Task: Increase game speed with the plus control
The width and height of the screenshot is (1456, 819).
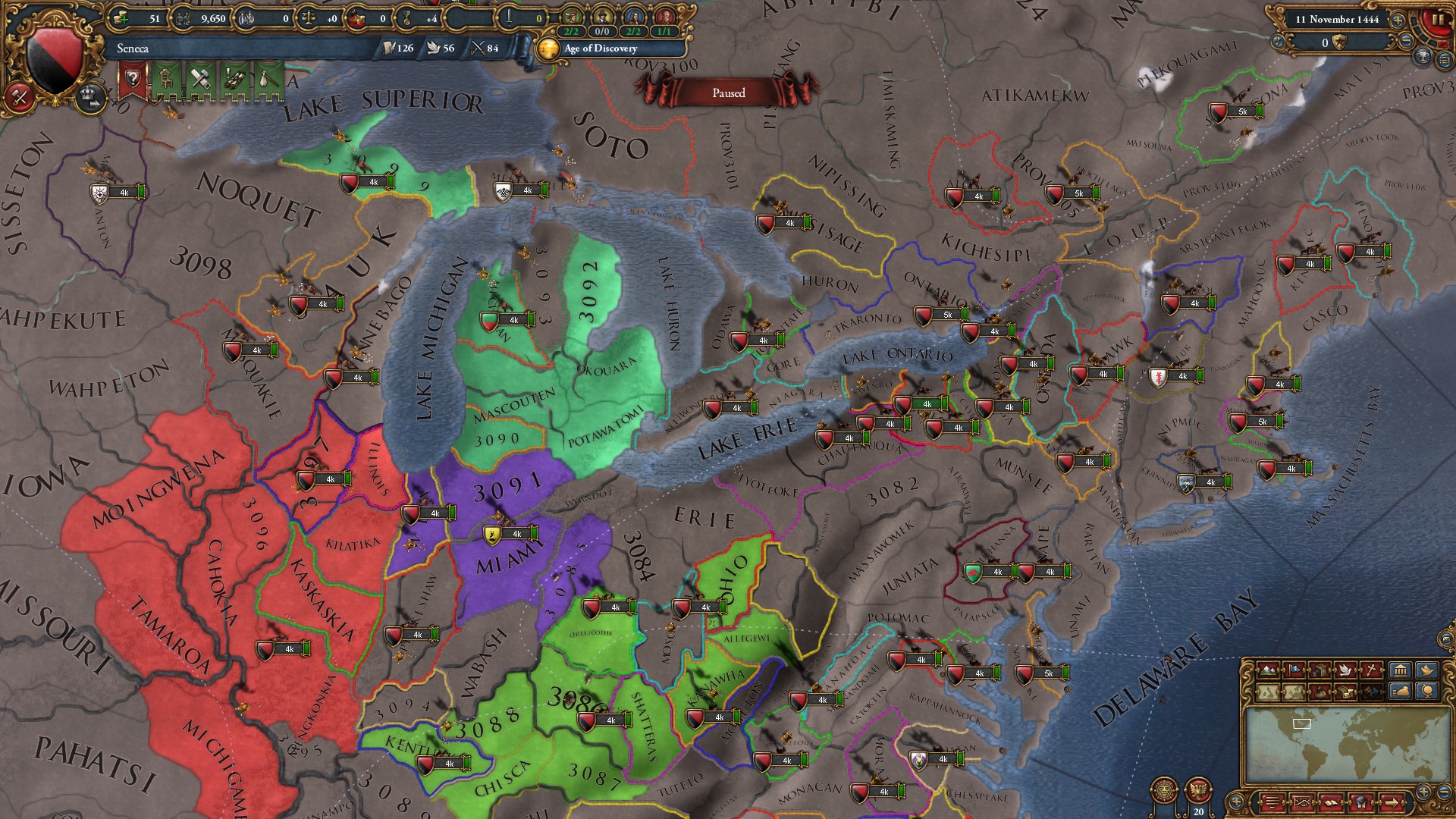Action: pyautogui.click(x=1398, y=20)
